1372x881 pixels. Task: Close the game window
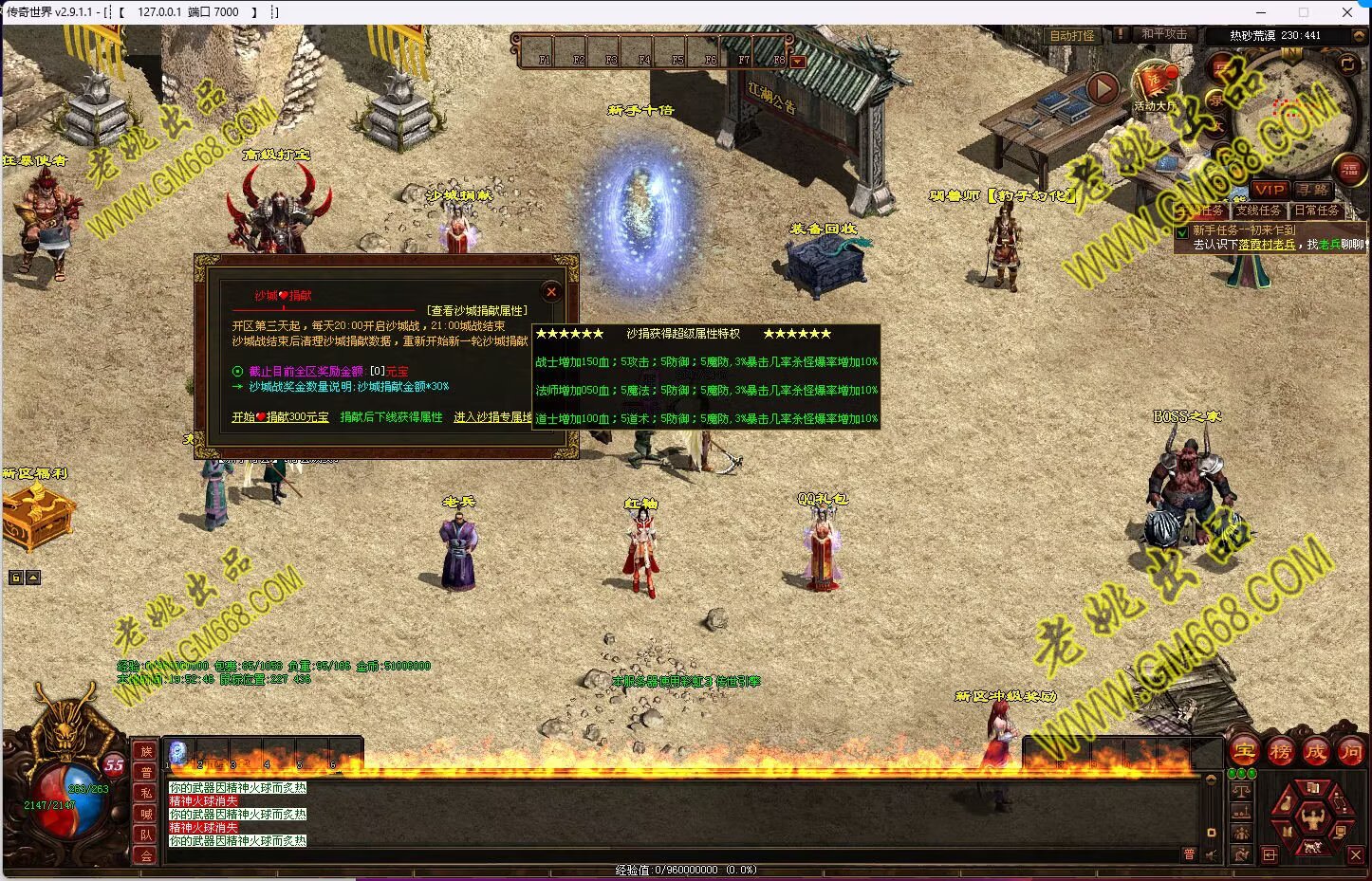click(1347, 12)
